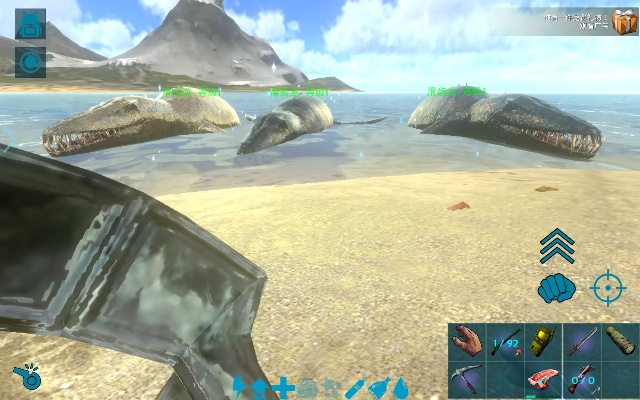This screenshot has width=640, height=400.
Task: Activate the crosshair aim button
Action: coord(607,288)
